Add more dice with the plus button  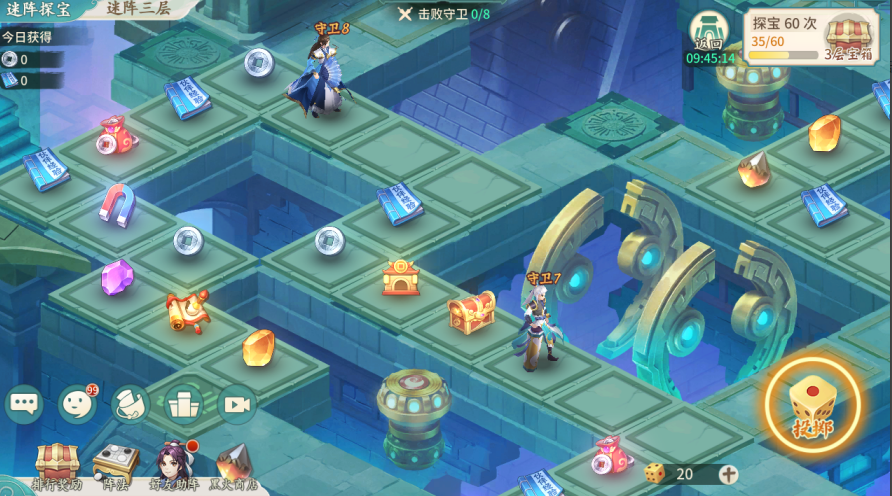pyautogui.click(x=728, y=474)
